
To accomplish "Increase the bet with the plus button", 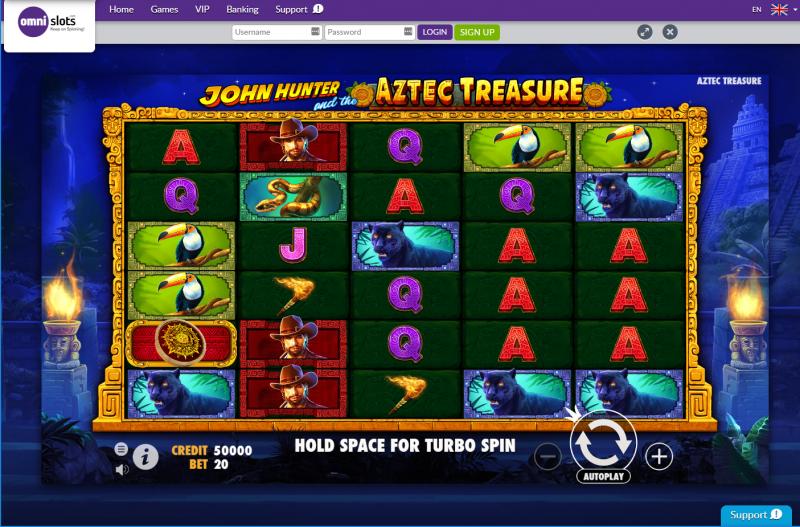I will [659, 457].
